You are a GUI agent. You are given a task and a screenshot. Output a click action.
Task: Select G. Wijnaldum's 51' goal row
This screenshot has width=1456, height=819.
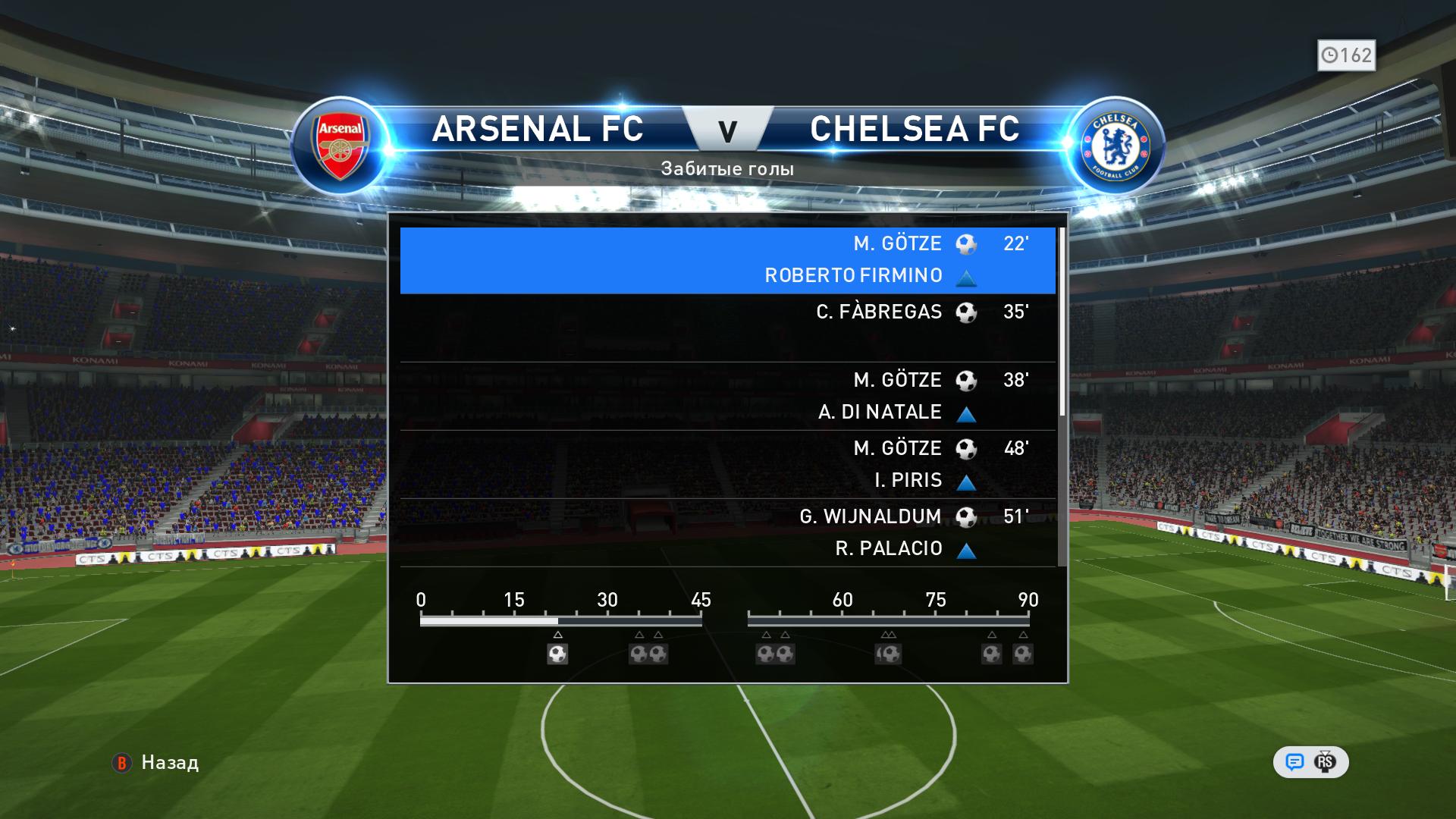726,532
